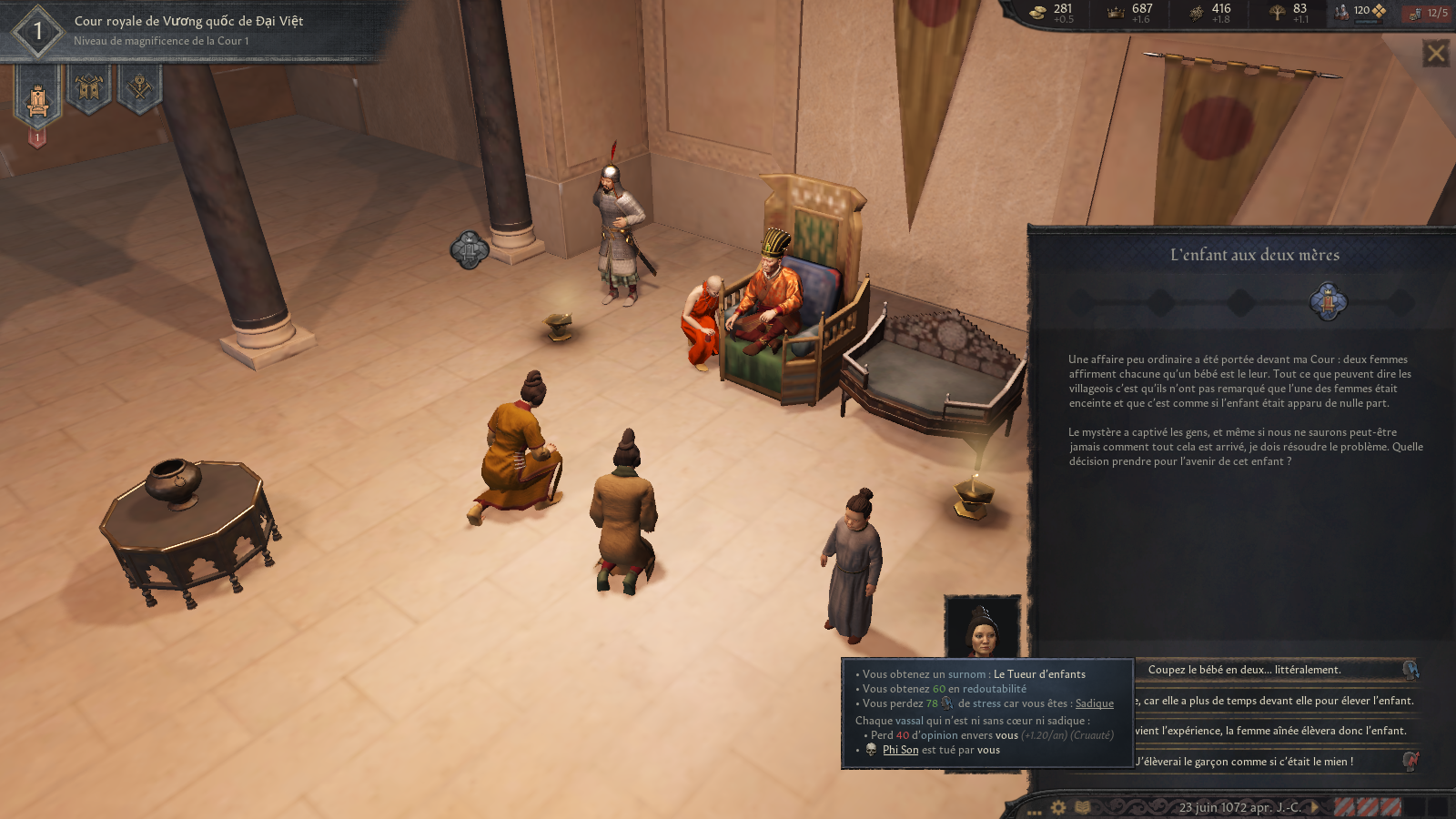Screen dimensions: 1456x819
Task: Open the throne tab of the royal court
Action: 37,97
